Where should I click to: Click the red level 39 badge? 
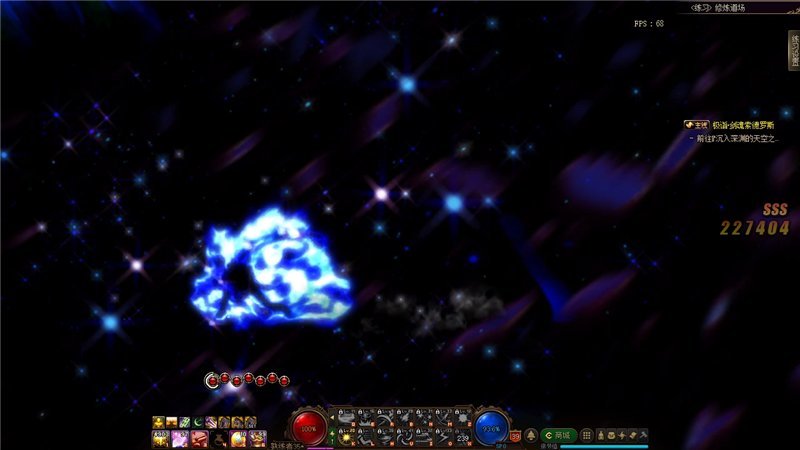(x=516, y=436)
